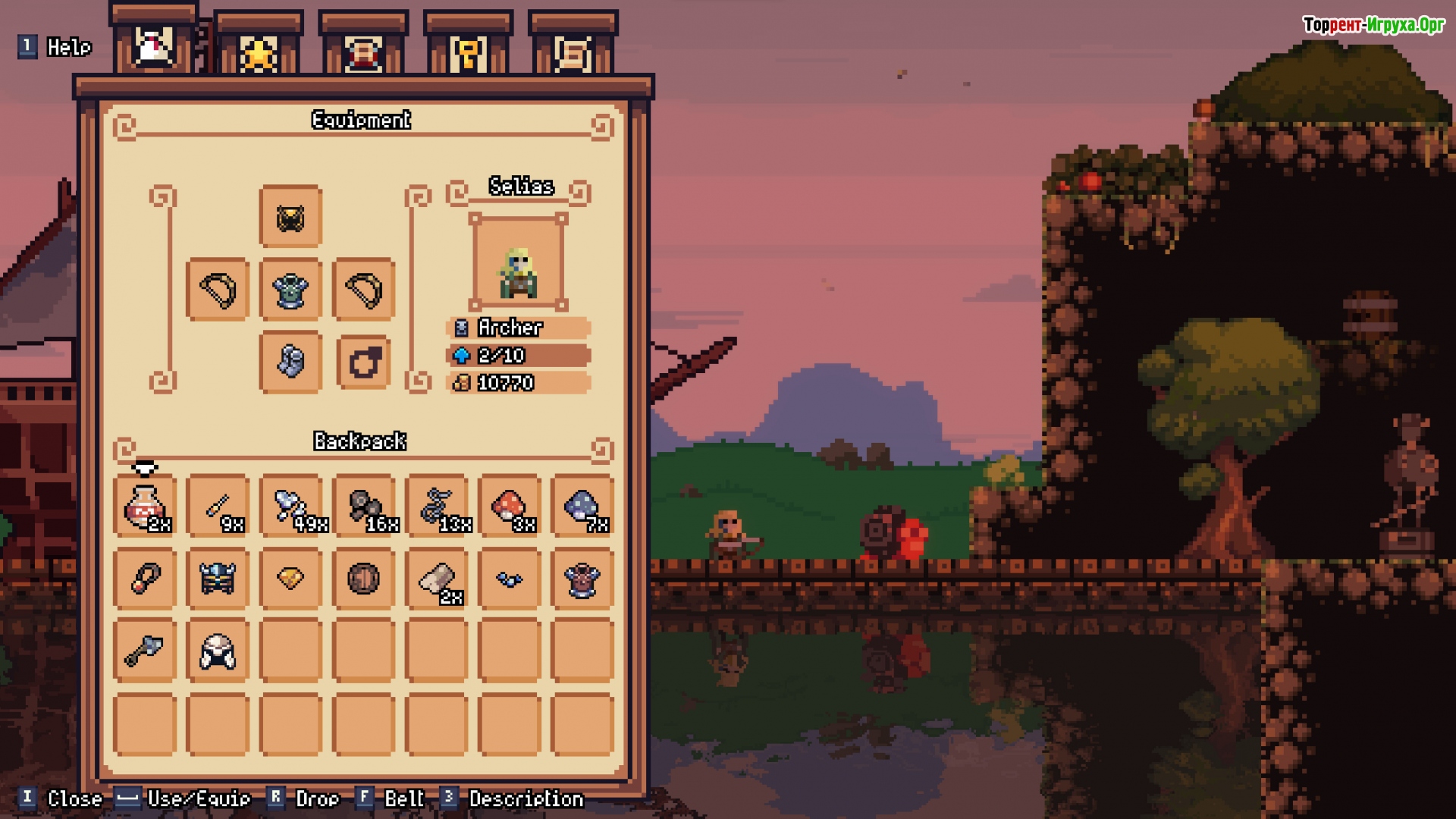
Task: Select the round wooden shield
Action: (x=364, y=579)
